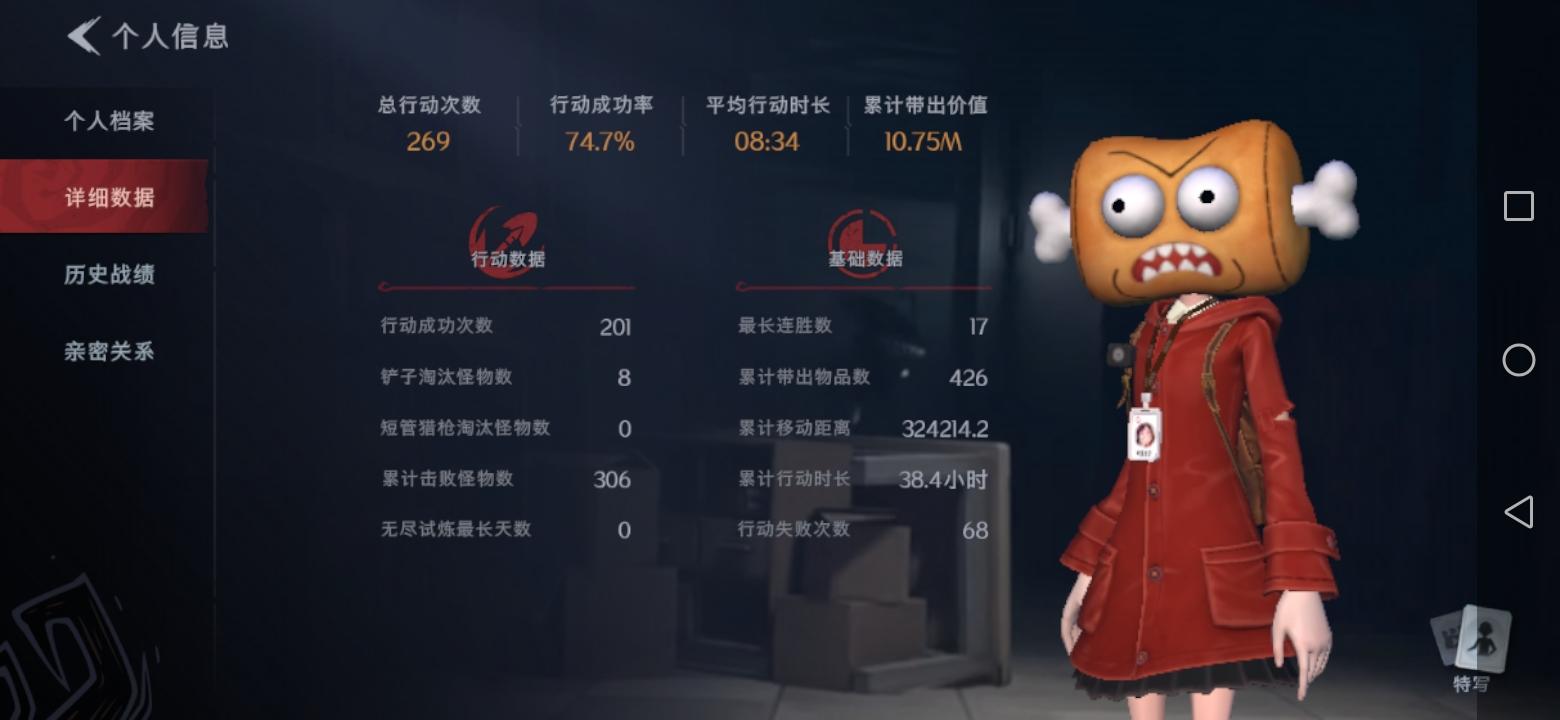
Task: Click the 行动失败次数 value 68
Action: (x=975, y=530)
